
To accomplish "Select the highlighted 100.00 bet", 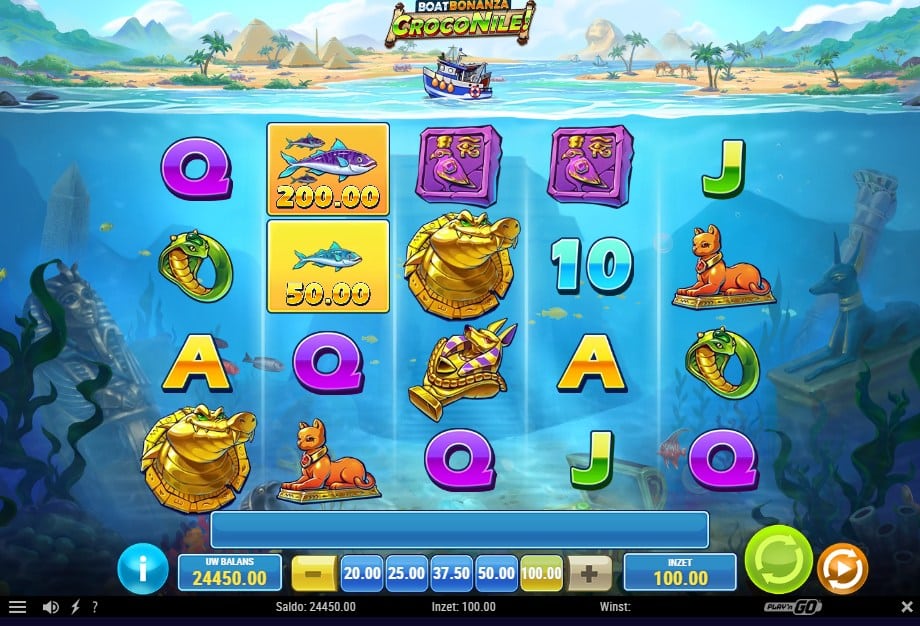I will click(x=542, y=574).
